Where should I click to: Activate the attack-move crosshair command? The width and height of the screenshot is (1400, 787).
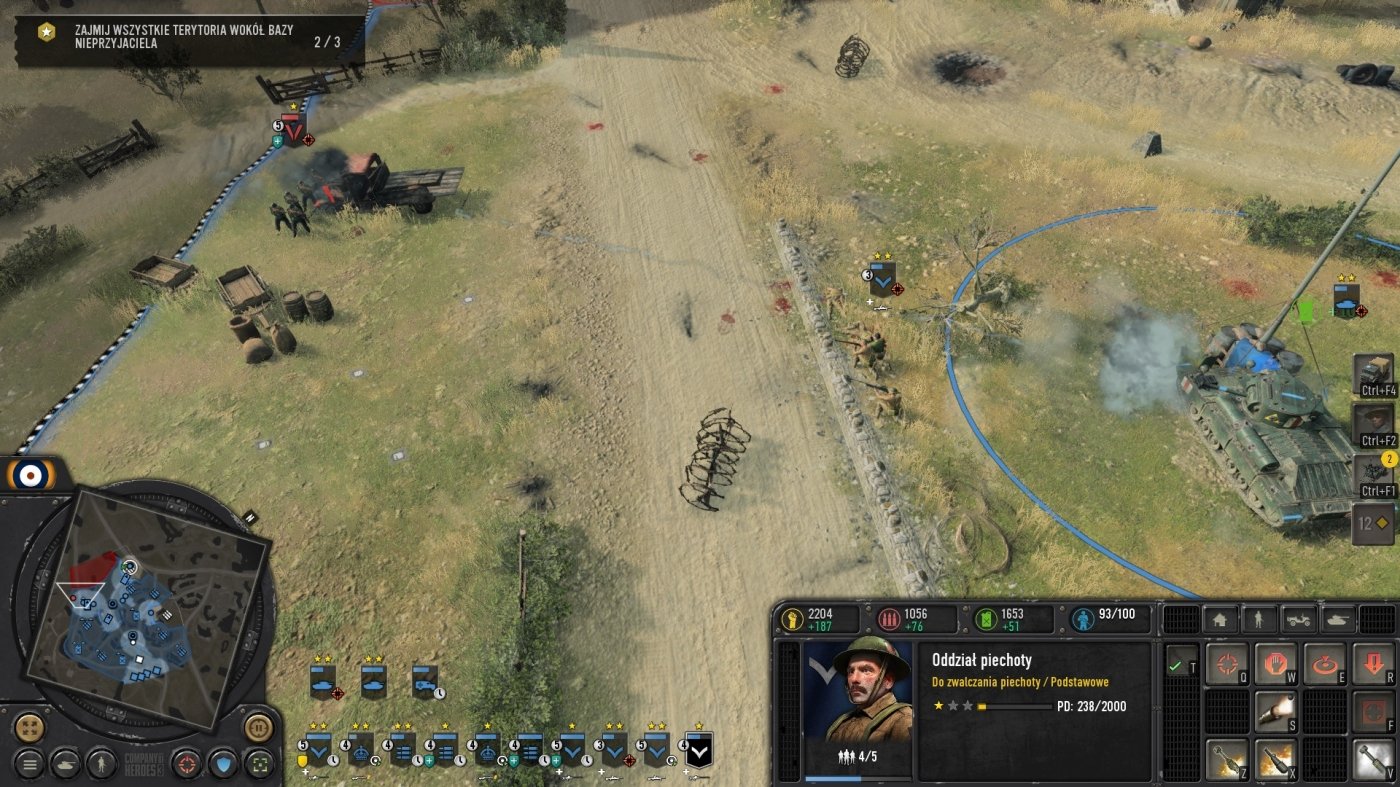1226,664
